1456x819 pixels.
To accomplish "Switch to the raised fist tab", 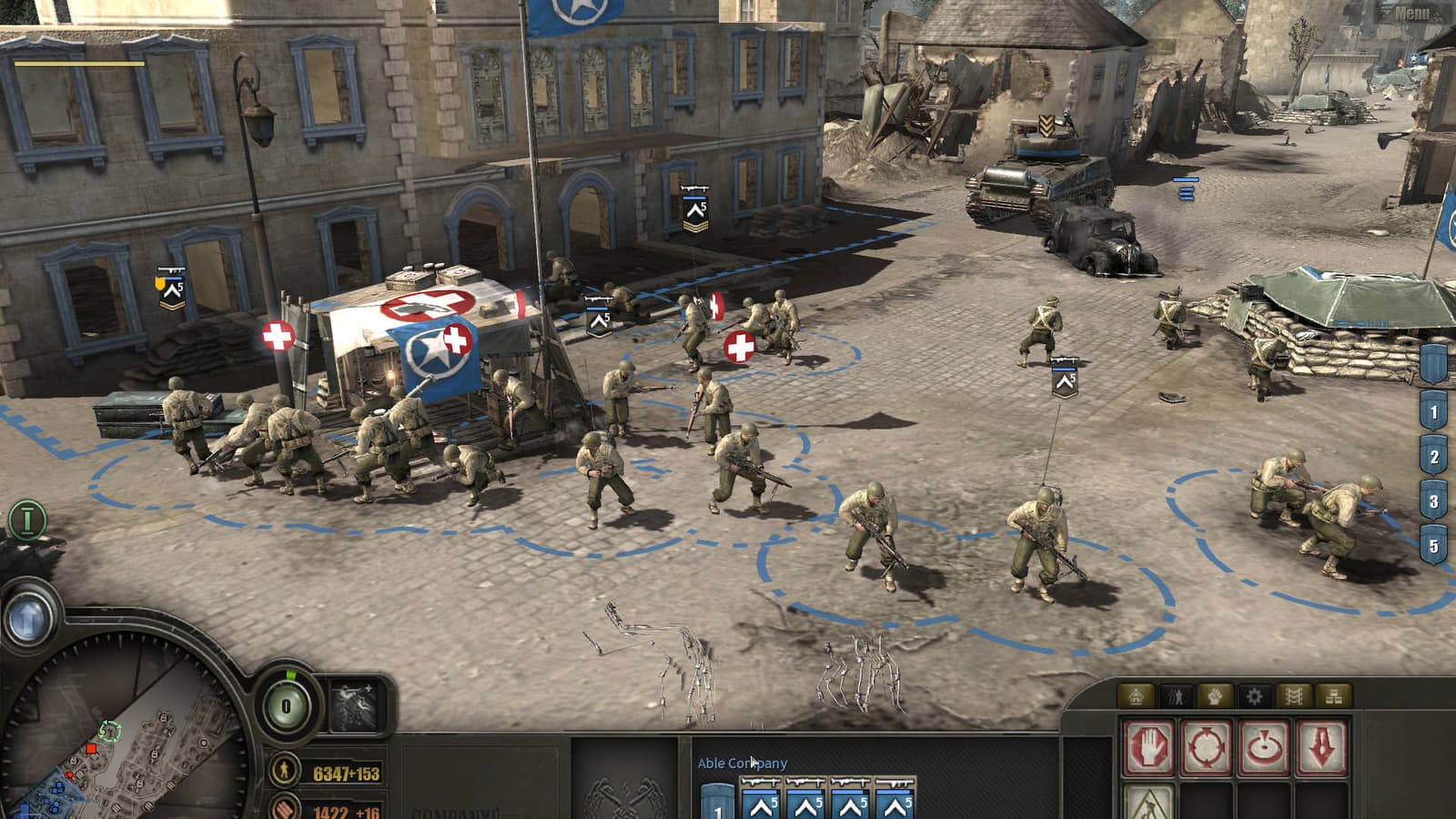I will (1215, 697).
